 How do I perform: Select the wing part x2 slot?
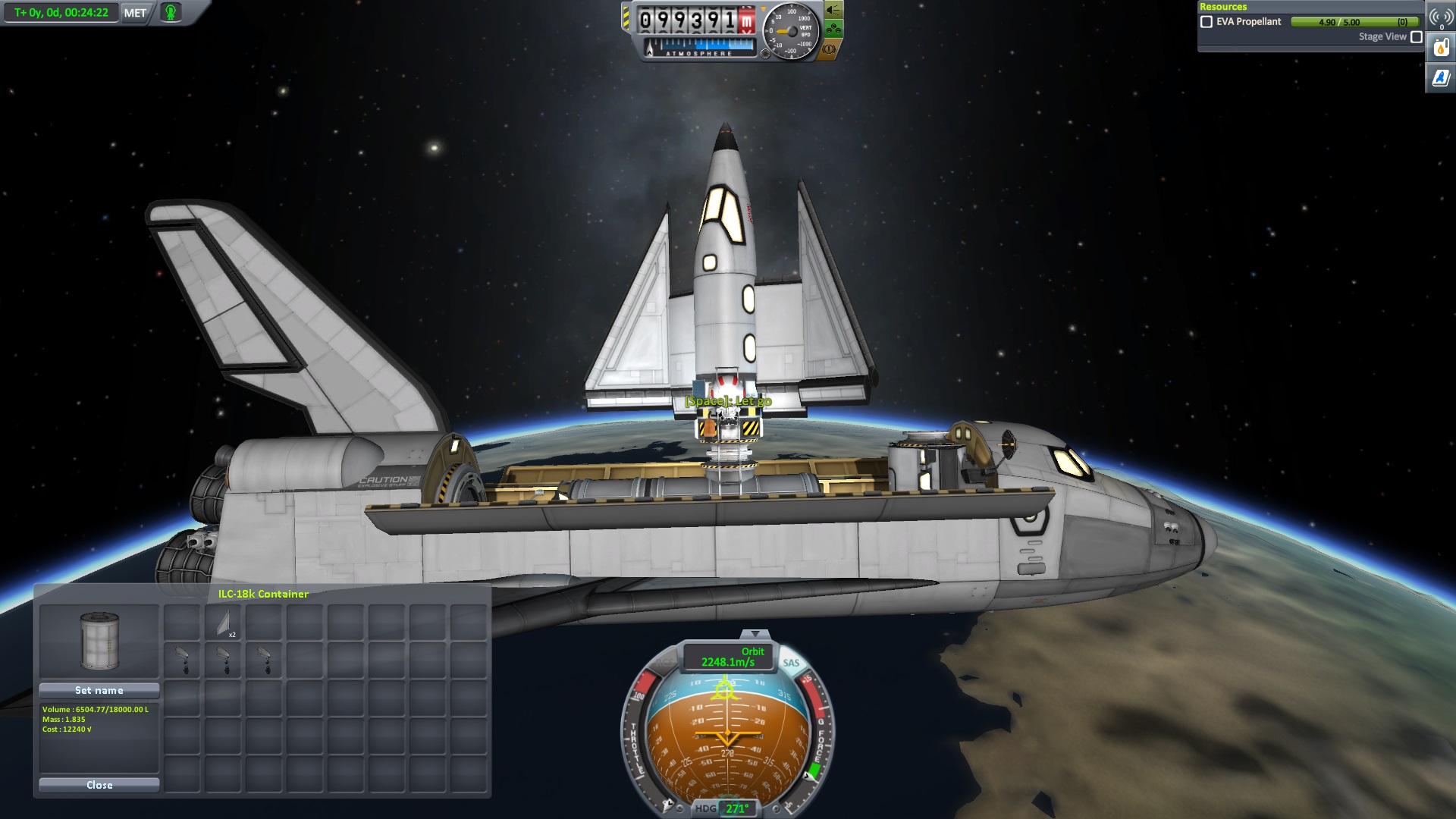click(223, 623)
